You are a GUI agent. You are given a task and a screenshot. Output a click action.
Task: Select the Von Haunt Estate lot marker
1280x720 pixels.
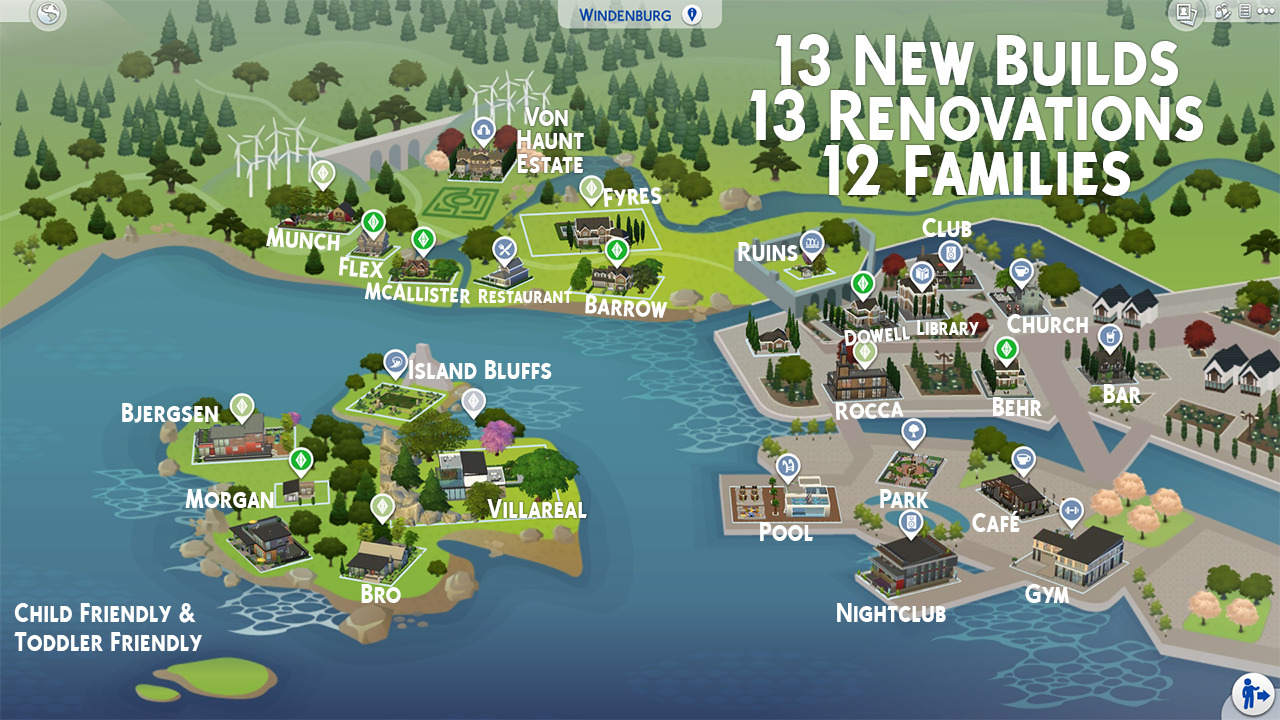(483, 131)
